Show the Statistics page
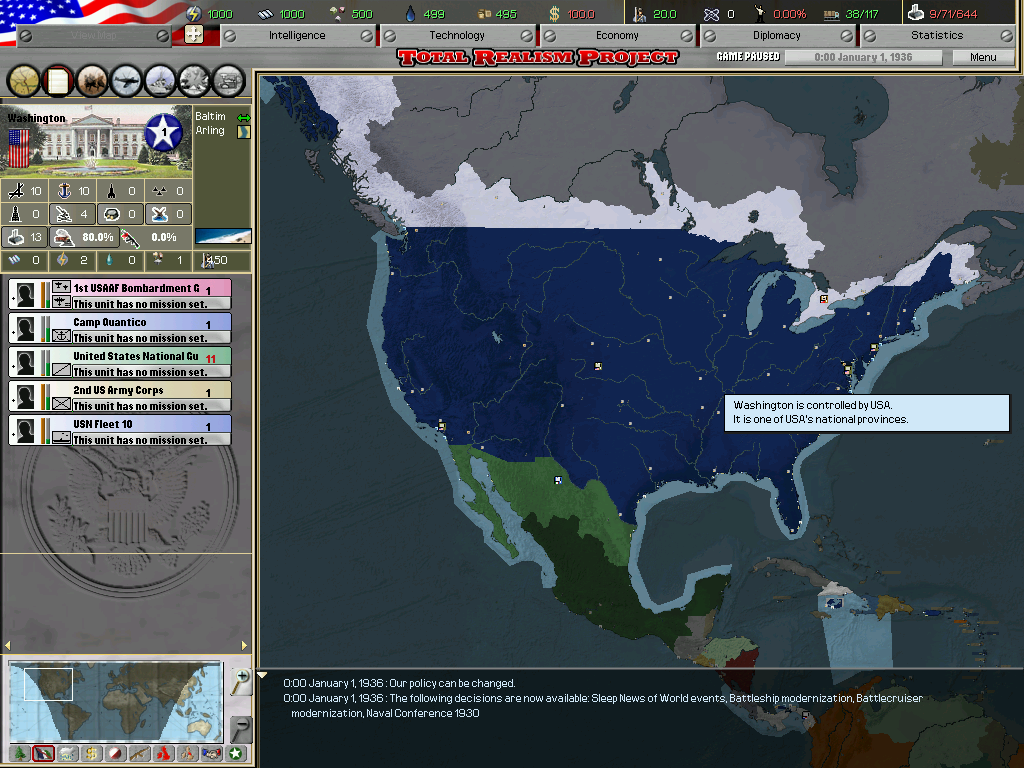 point(936,35)
